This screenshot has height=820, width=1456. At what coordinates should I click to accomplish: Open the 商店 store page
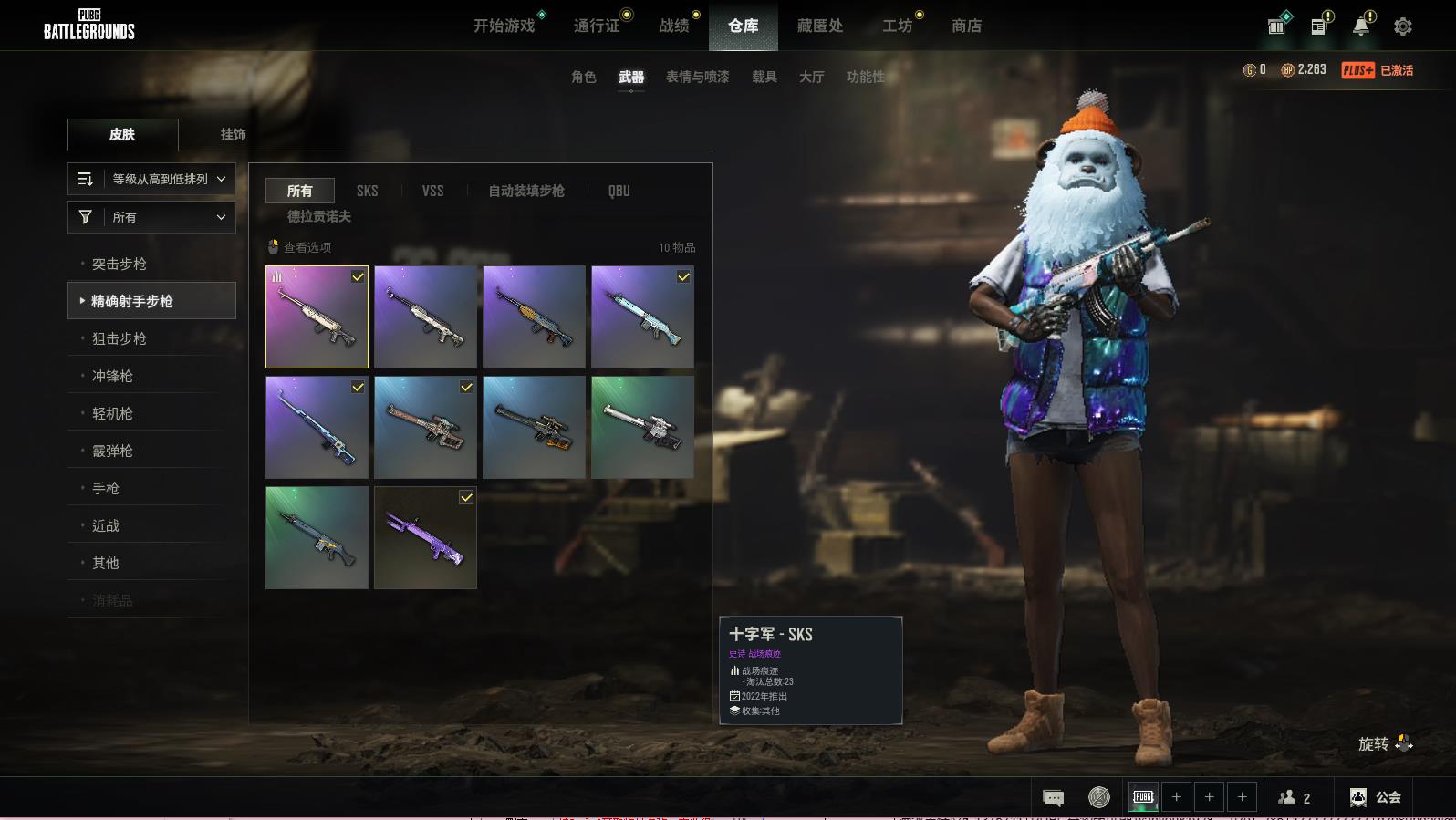pos(966,26)
